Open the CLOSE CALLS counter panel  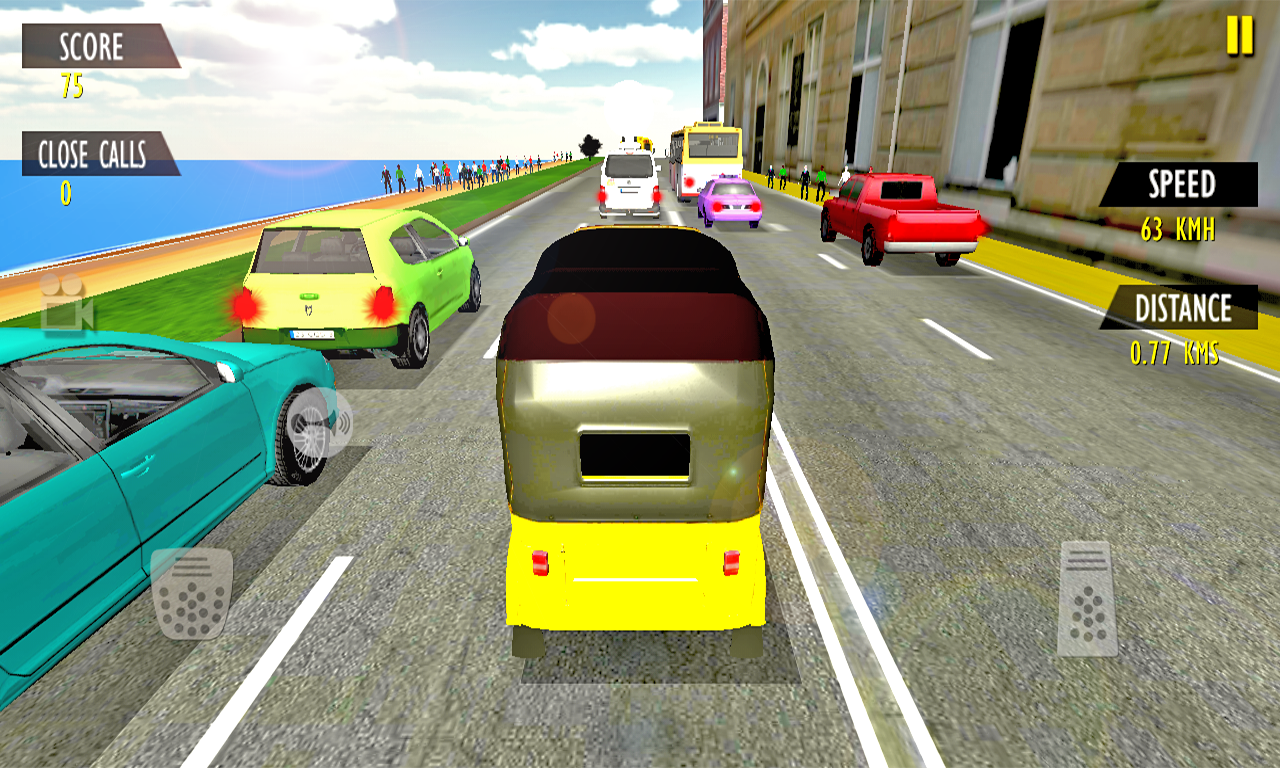pyautogui.click(x=95, y=153)
